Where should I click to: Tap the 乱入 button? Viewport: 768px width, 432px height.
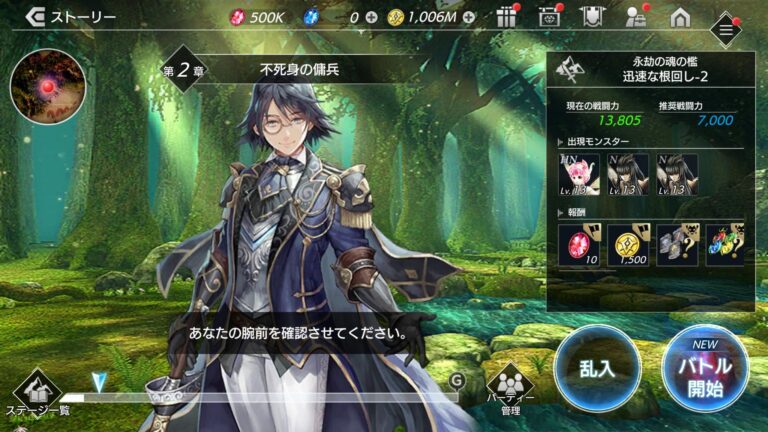(597, 366)
